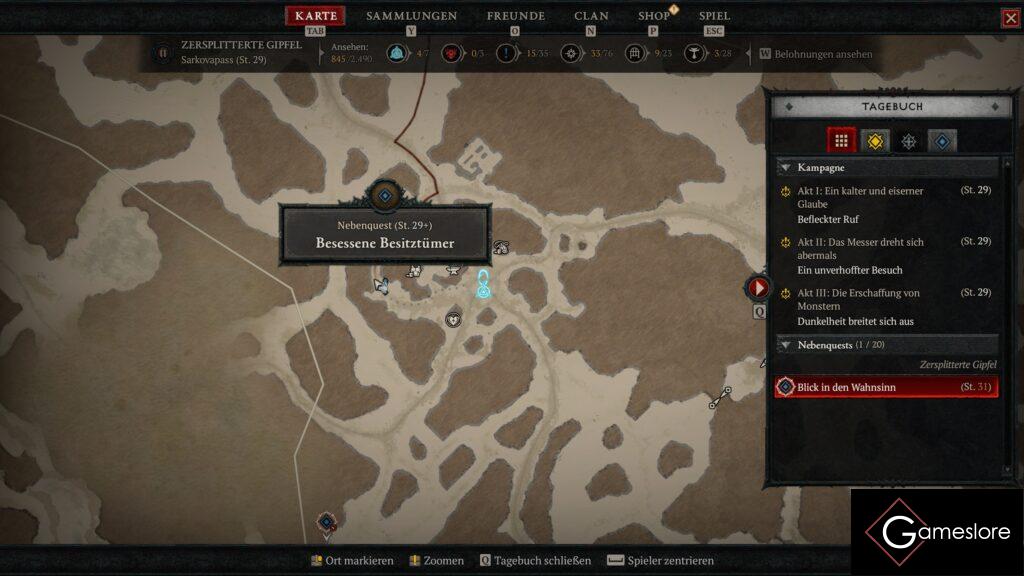Select quest Akt III: Die Erschaffung von Monstern
1024x576 pixels.
tap(858, 299)
